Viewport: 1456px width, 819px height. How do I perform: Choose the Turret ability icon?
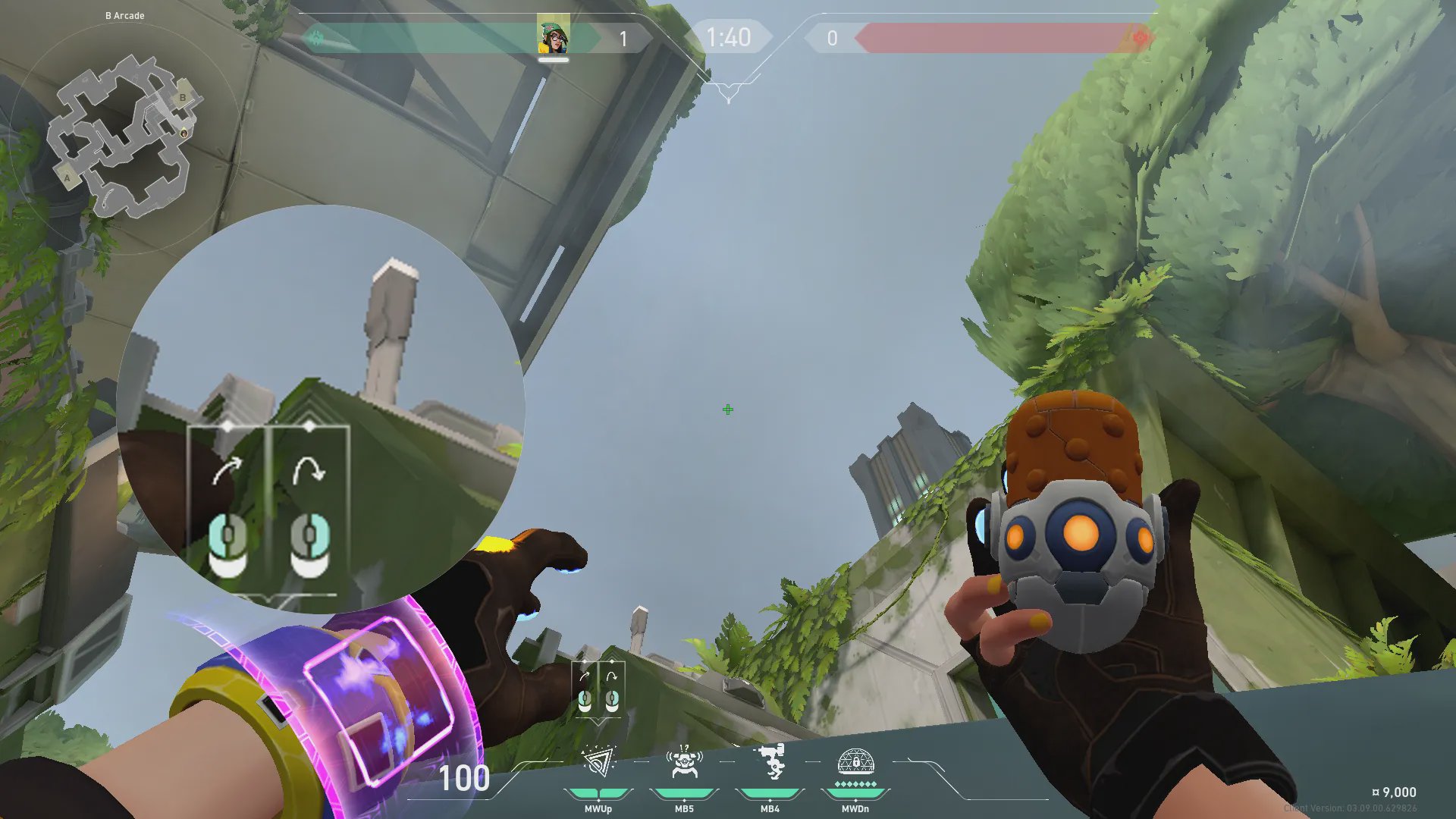tap(770, 761)
